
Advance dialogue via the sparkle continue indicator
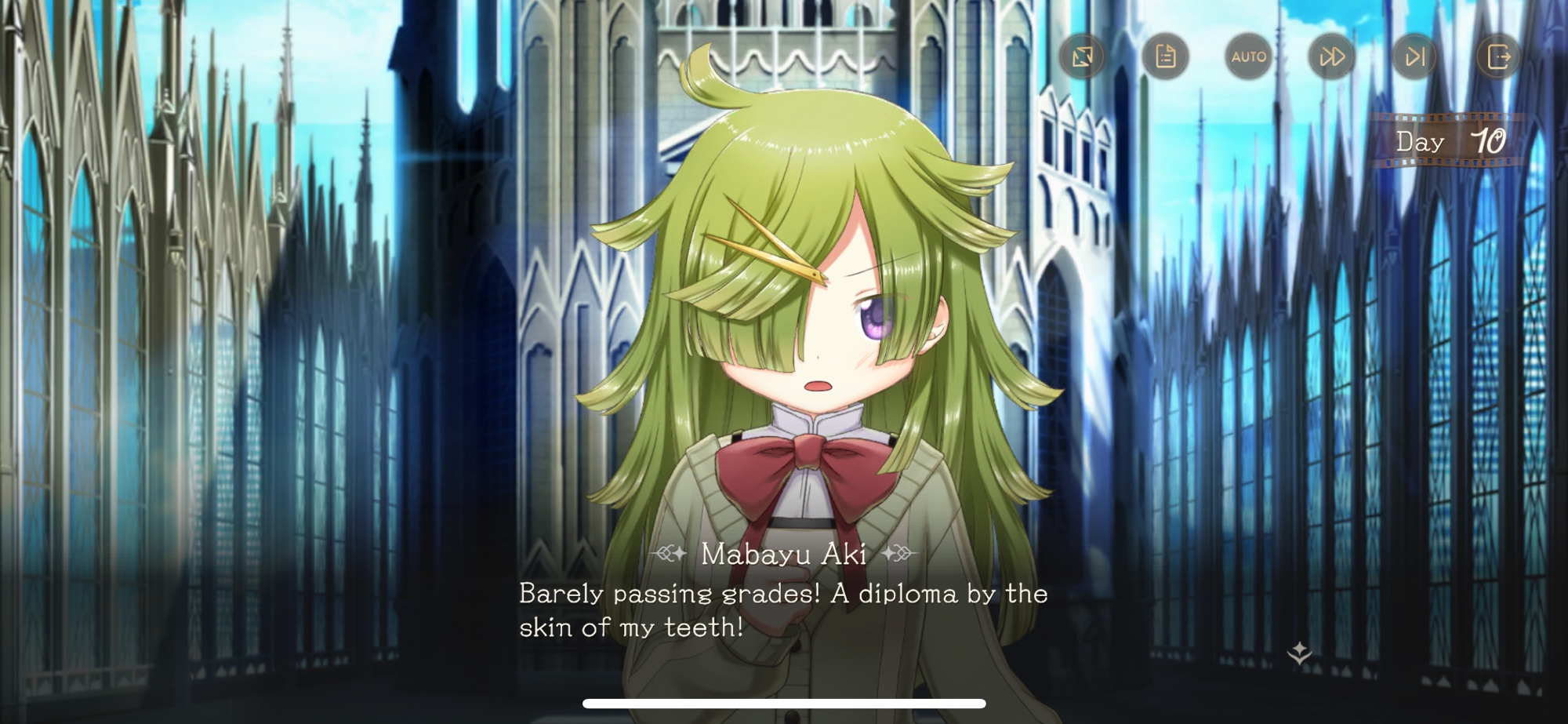click(1299, 653)
